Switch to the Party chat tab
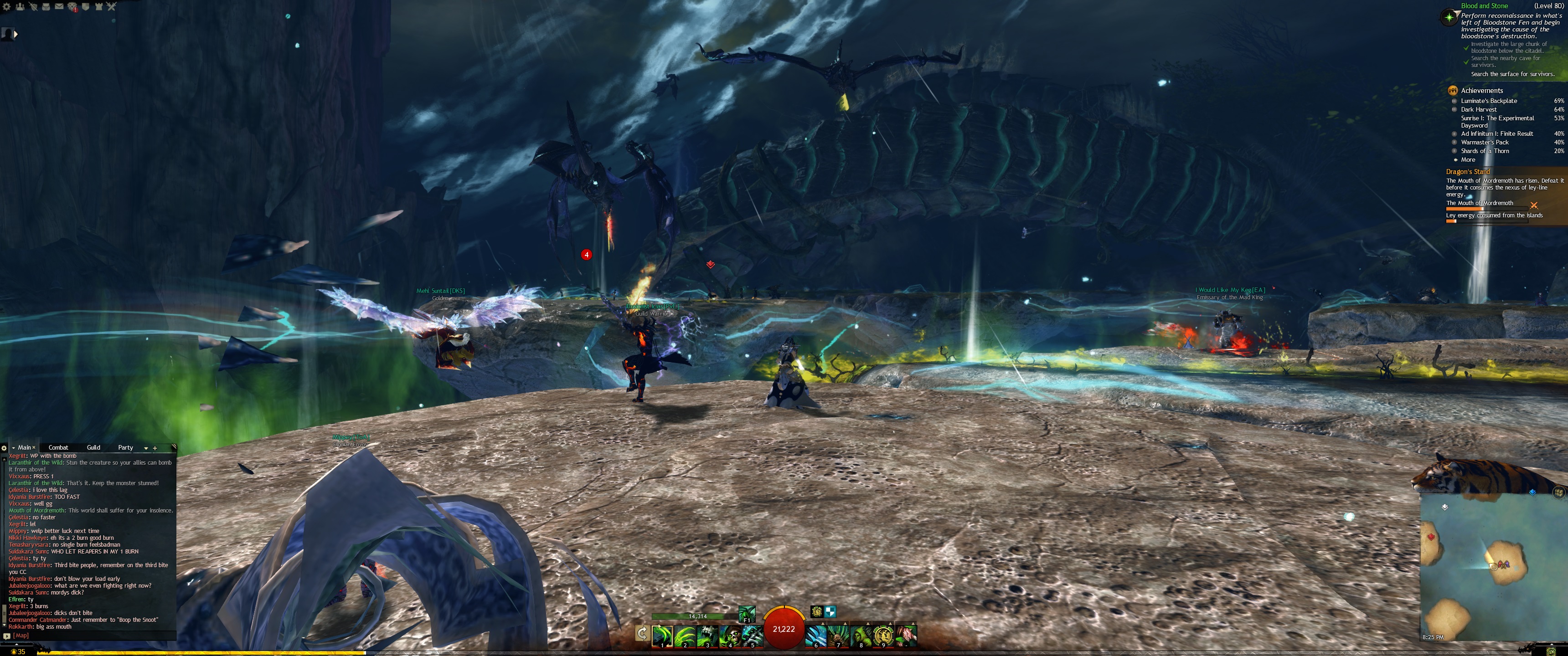 tap(125, 447)
